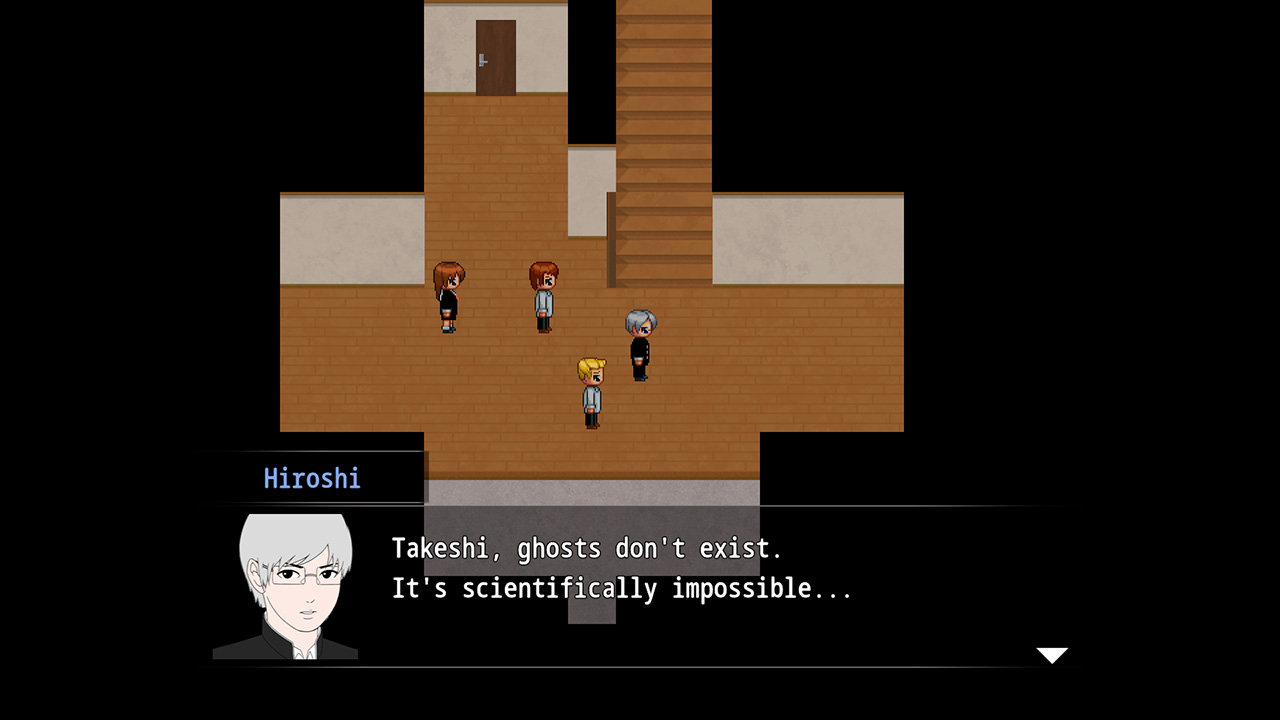Click the red-haired boy sprite
The image size is (1280, 720).
coord(543,295)
